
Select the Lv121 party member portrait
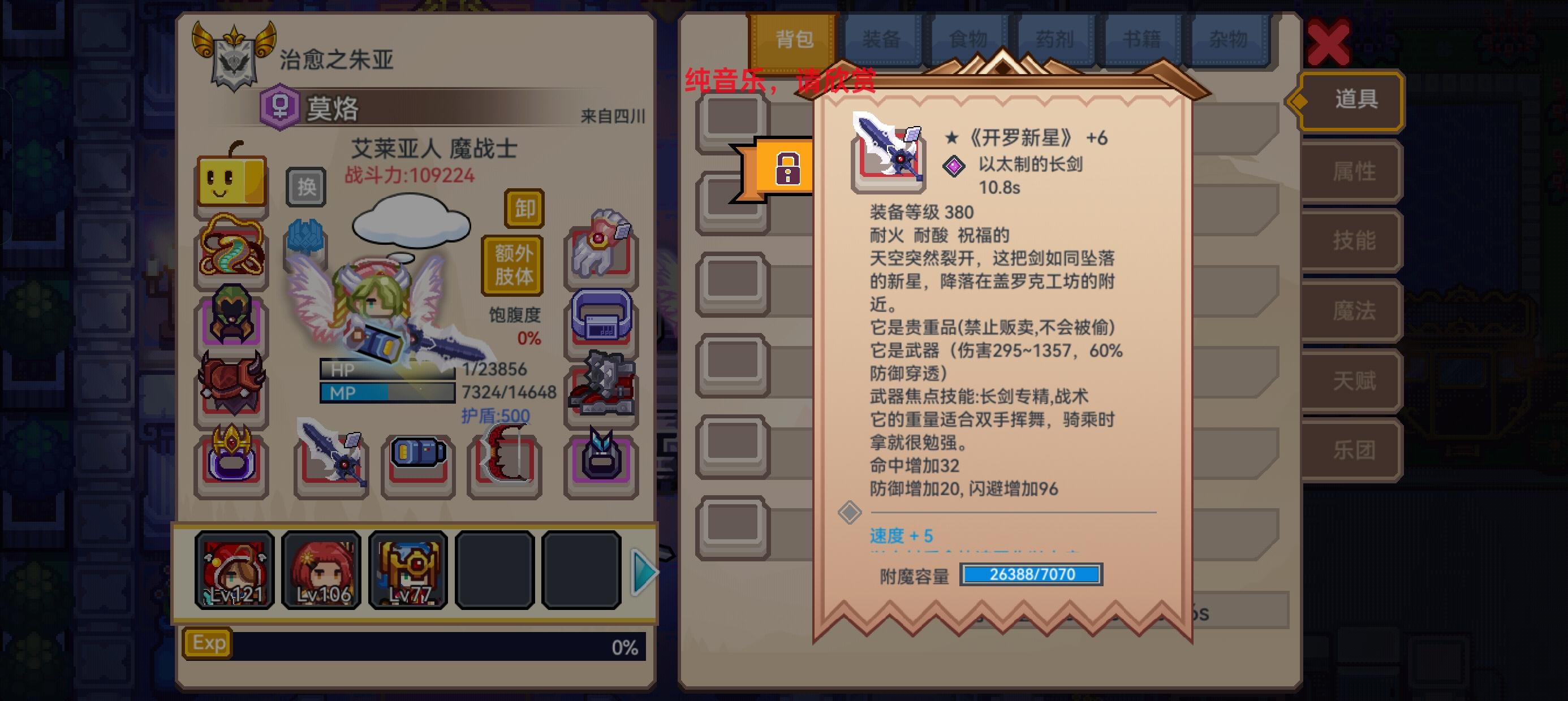pos(234,571)
